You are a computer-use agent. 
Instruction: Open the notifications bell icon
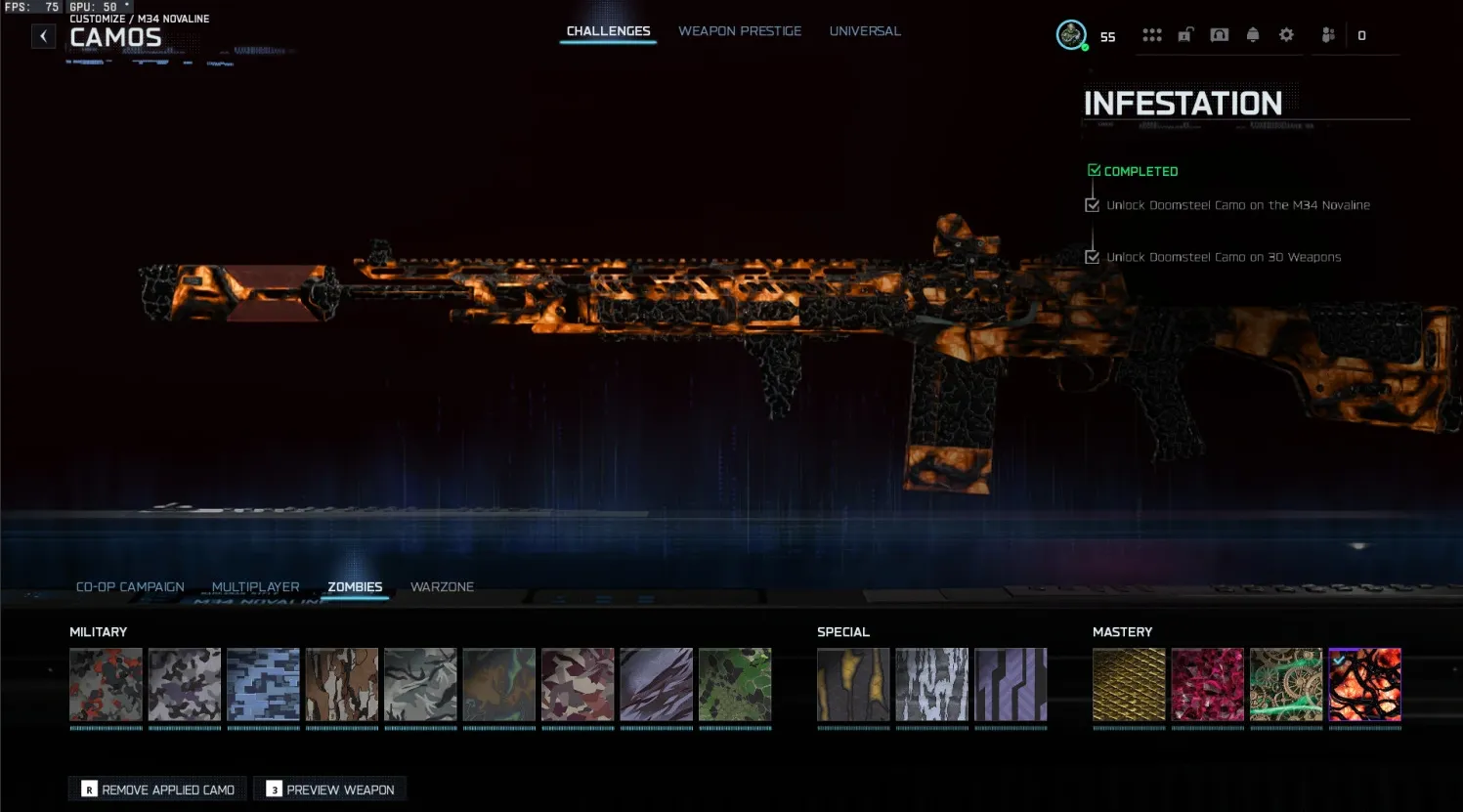tap(1253, 34)
